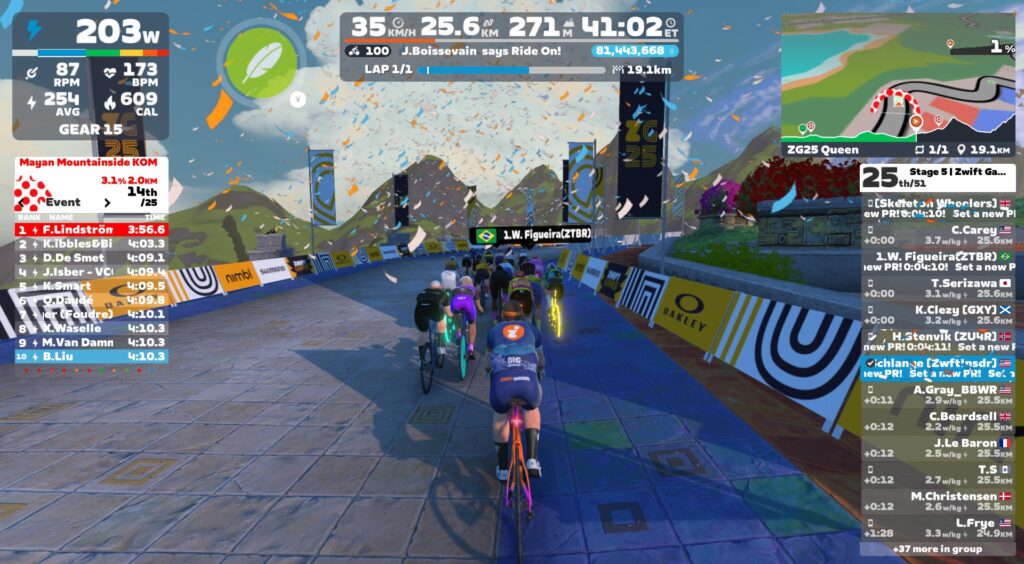The height and width of the screenshot is (564, 1024).
Task: Open the Mayan Mountainside KOM segment header
Action: pyautogui.click(x=91, y=162)
